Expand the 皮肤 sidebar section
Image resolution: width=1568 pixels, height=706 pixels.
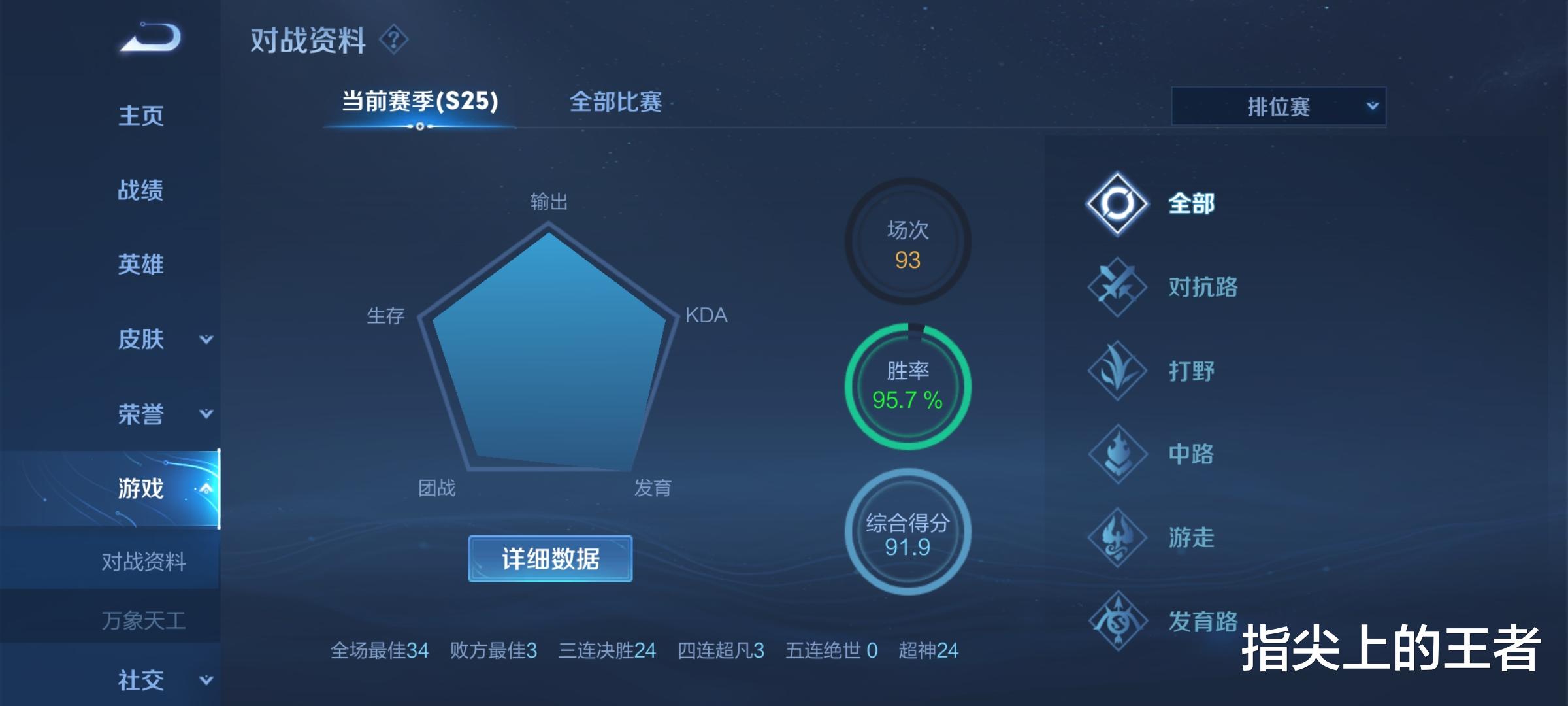157,339
